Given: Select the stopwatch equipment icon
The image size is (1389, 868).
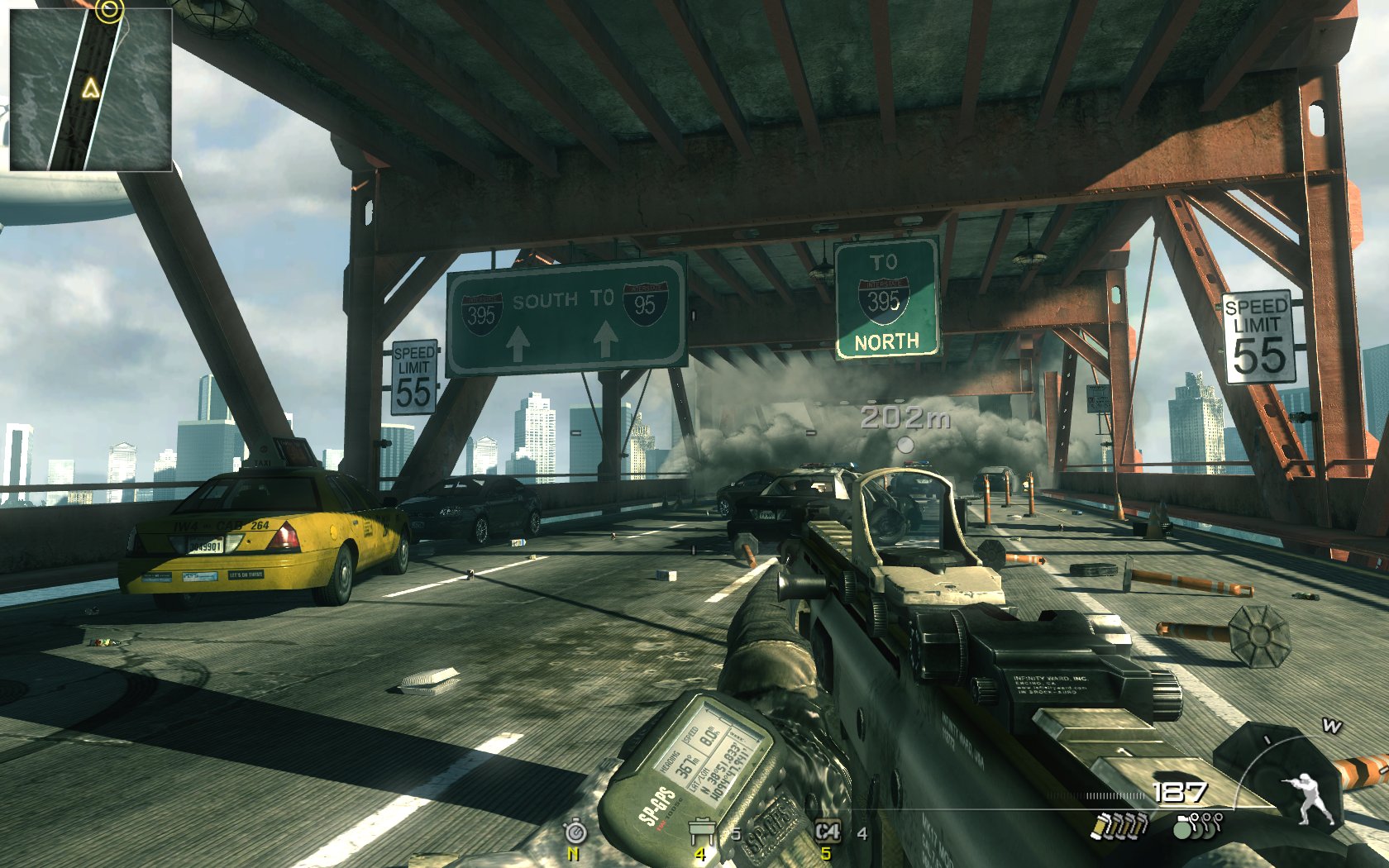Looking at the screenshot, I should 575,831.
